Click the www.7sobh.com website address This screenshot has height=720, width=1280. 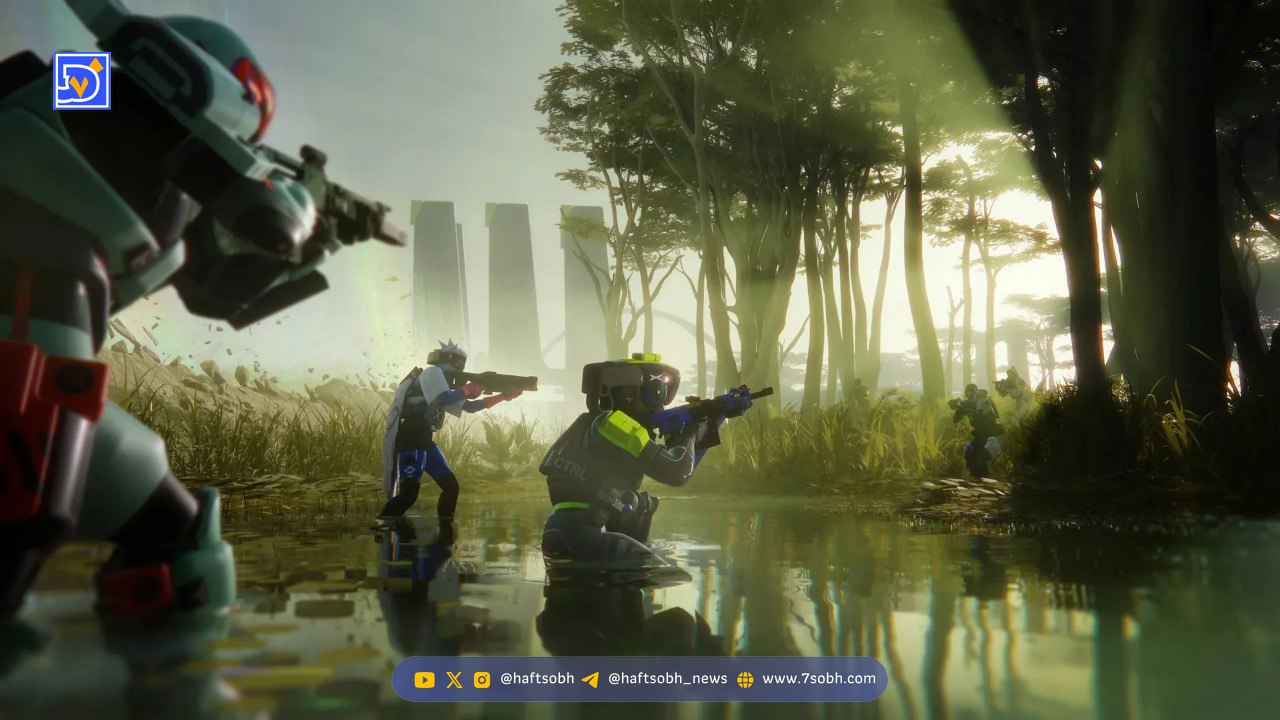818,679
